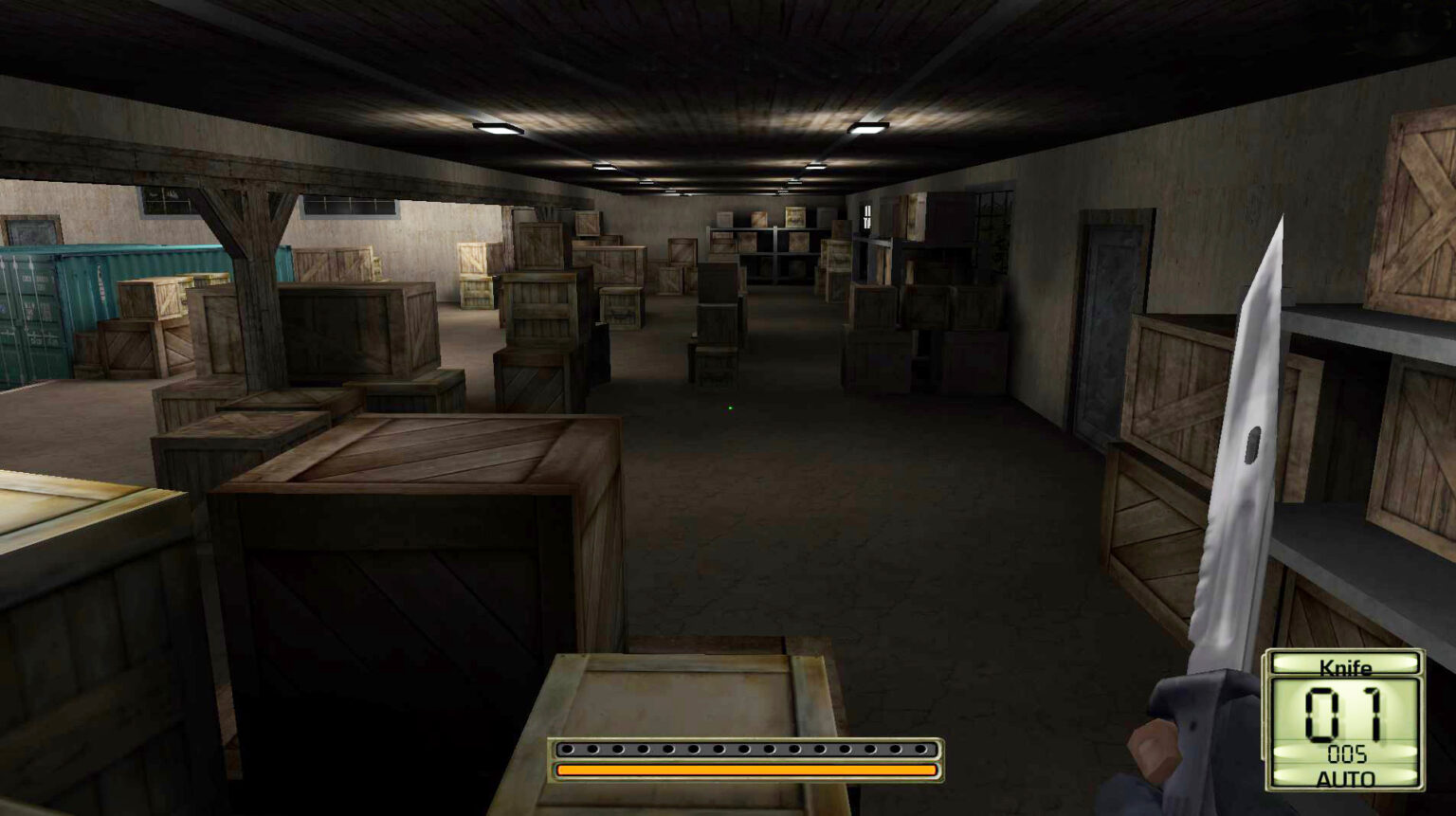The image size is (1456, 816).
Task: Click the orange health bar at the bottom
Action: point(744,770)
